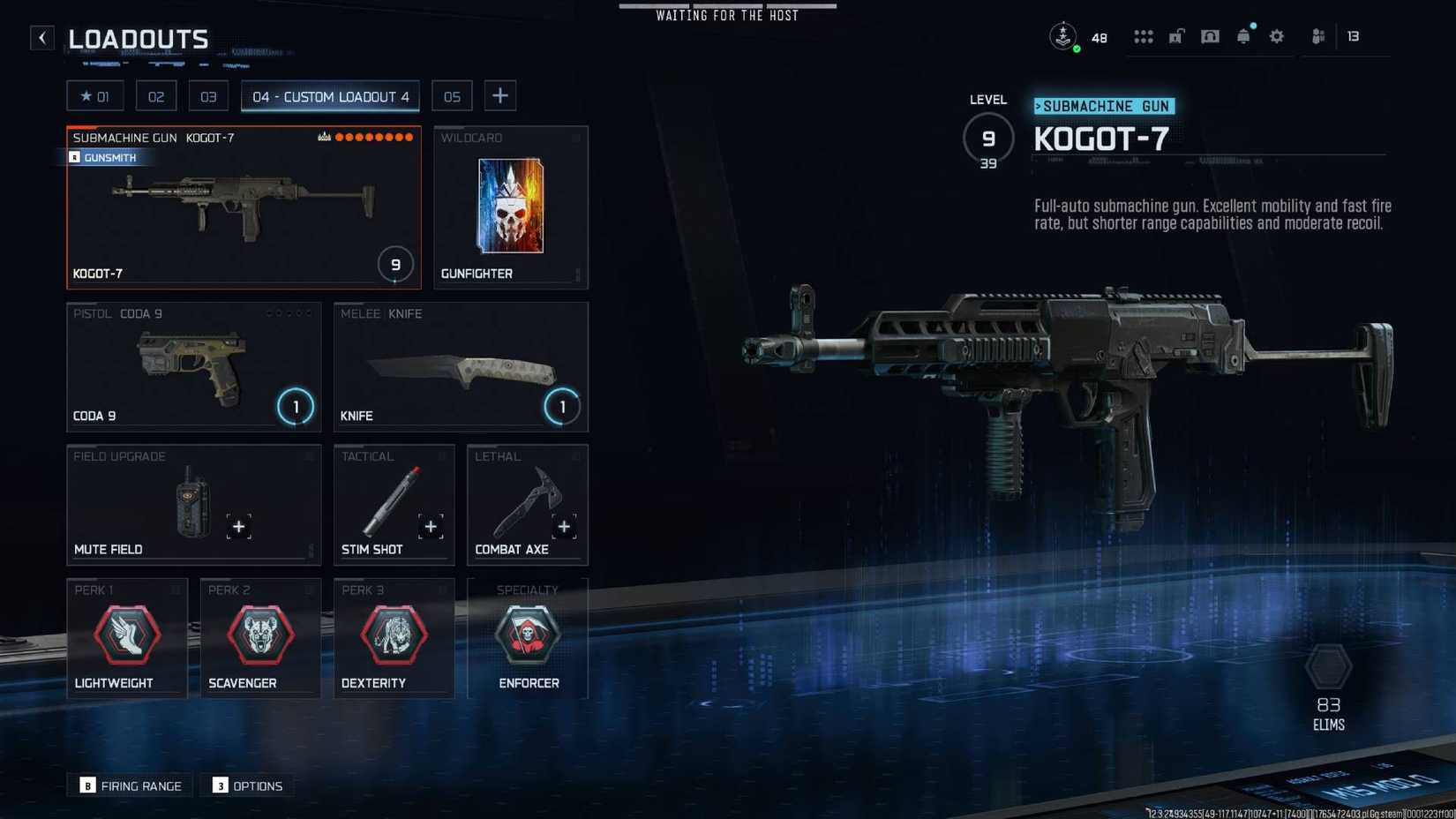The width and height of the screenshot is (1456, 819).
Task: Open the settings gear icon
Action: [1276, 36]
